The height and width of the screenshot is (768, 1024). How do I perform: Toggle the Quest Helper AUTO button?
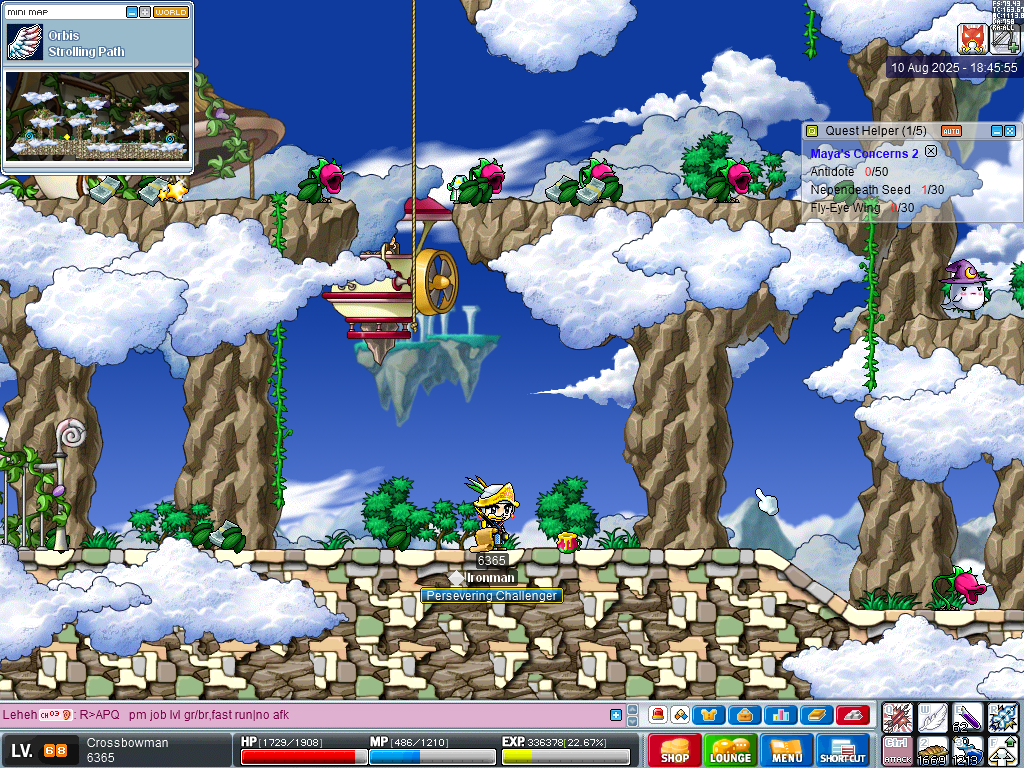click(951, 131)
